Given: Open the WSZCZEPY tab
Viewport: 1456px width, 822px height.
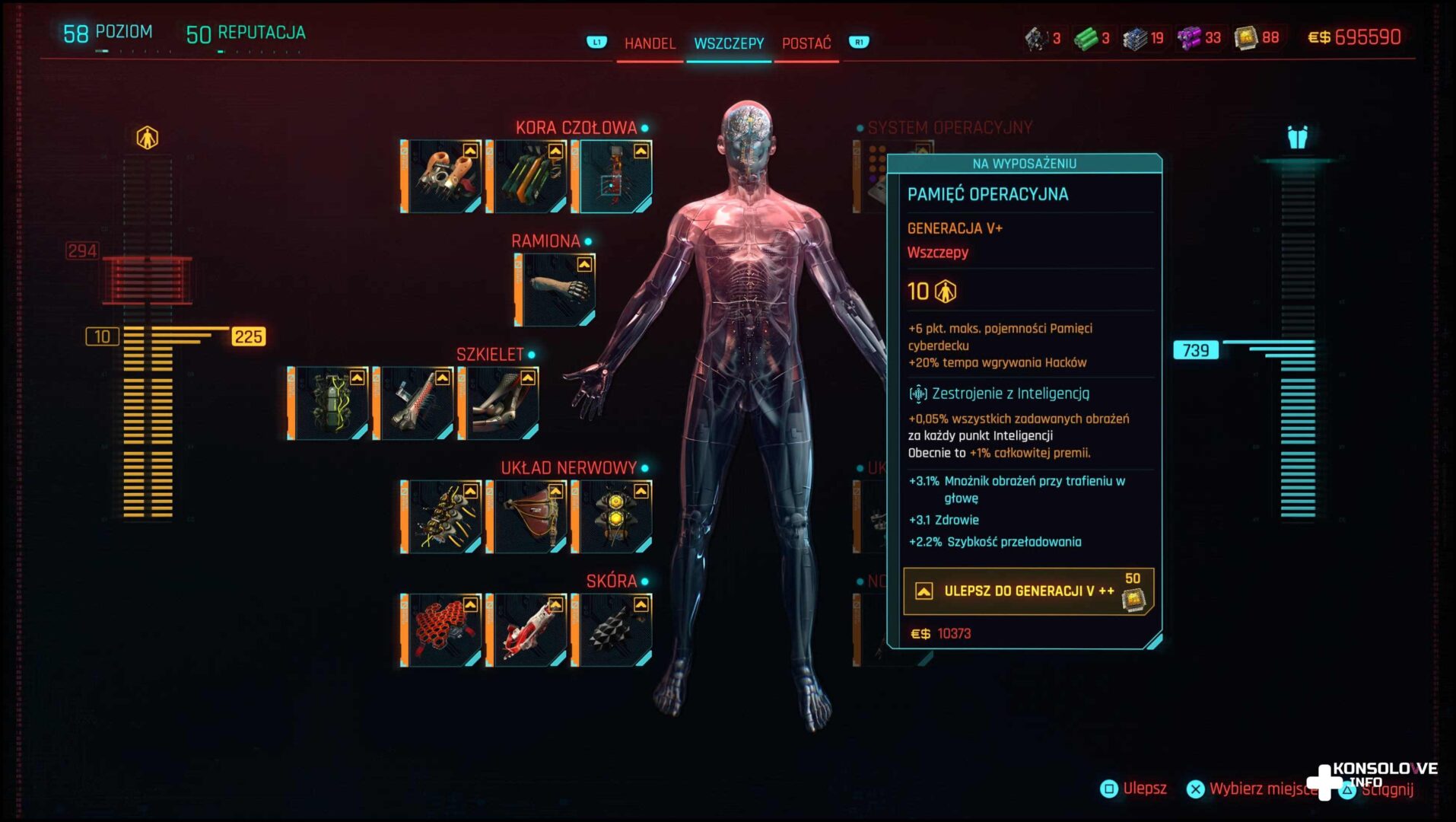Looking at the screenshot, I should [729, 43].
